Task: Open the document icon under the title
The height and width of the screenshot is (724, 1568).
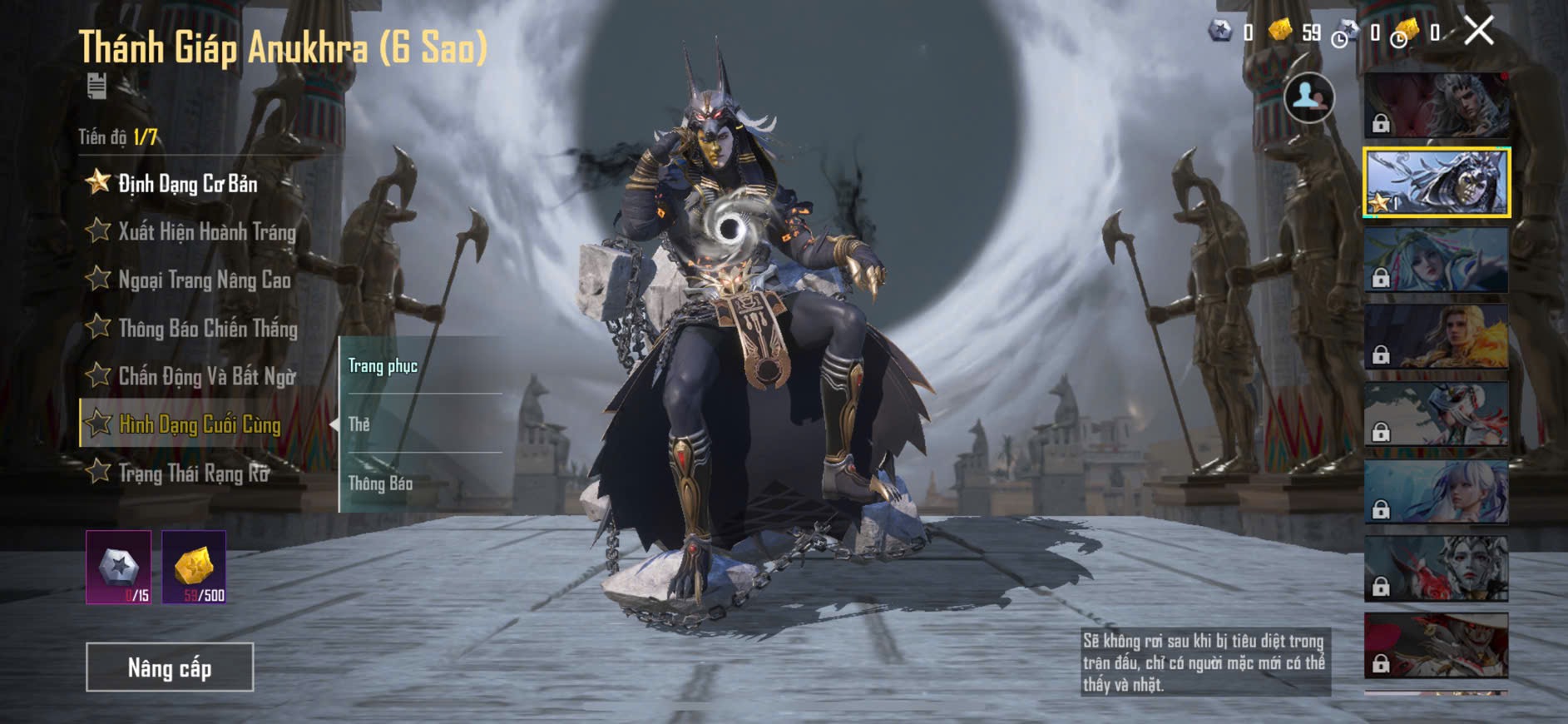Action: click(x=96, y=86)
